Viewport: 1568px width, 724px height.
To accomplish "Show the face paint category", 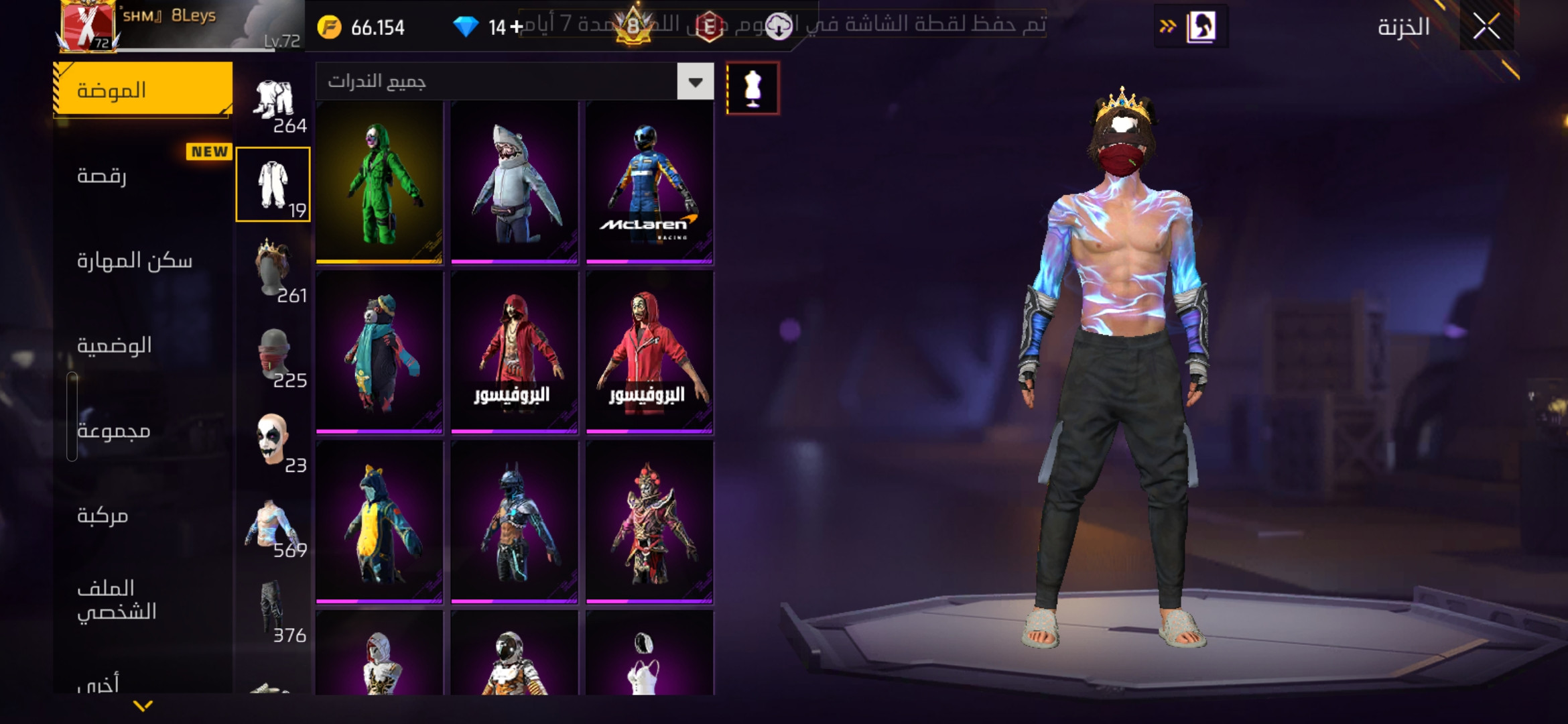I will coord(273,440).
